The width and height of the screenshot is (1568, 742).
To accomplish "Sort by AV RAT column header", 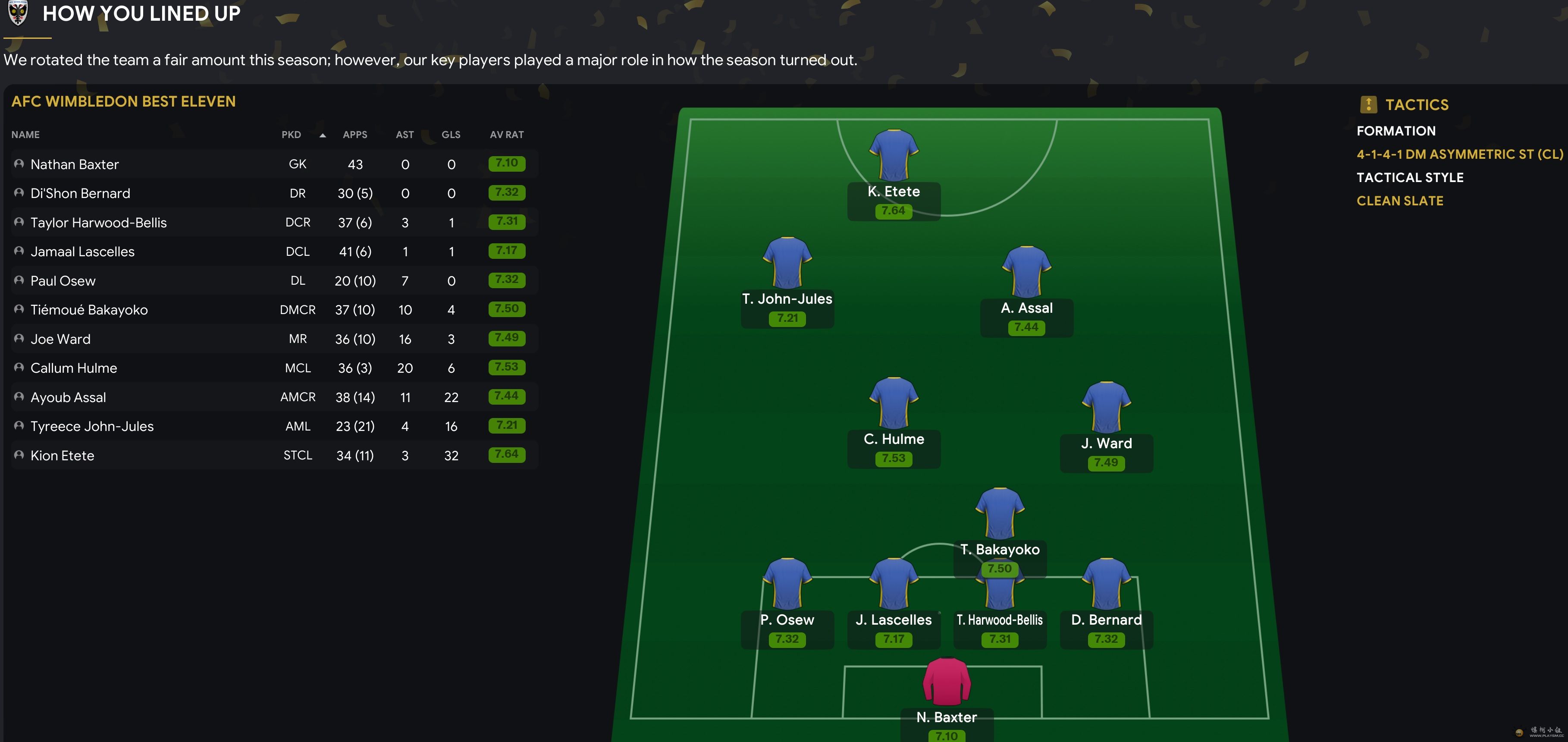I will pos(506,135).
